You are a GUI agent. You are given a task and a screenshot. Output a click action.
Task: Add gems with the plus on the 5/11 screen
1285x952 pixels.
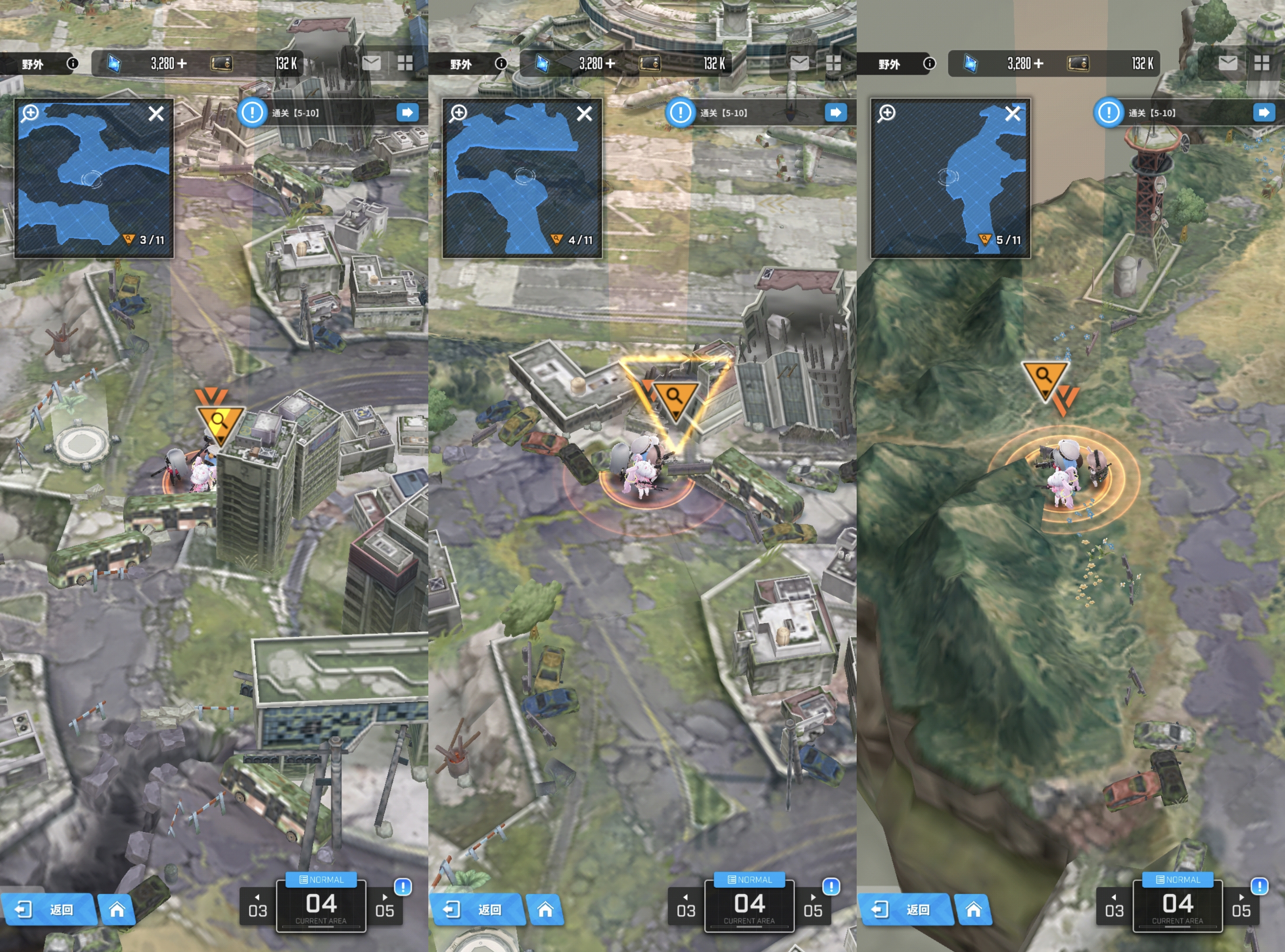pyautogui.click(x=1038, y=63)
